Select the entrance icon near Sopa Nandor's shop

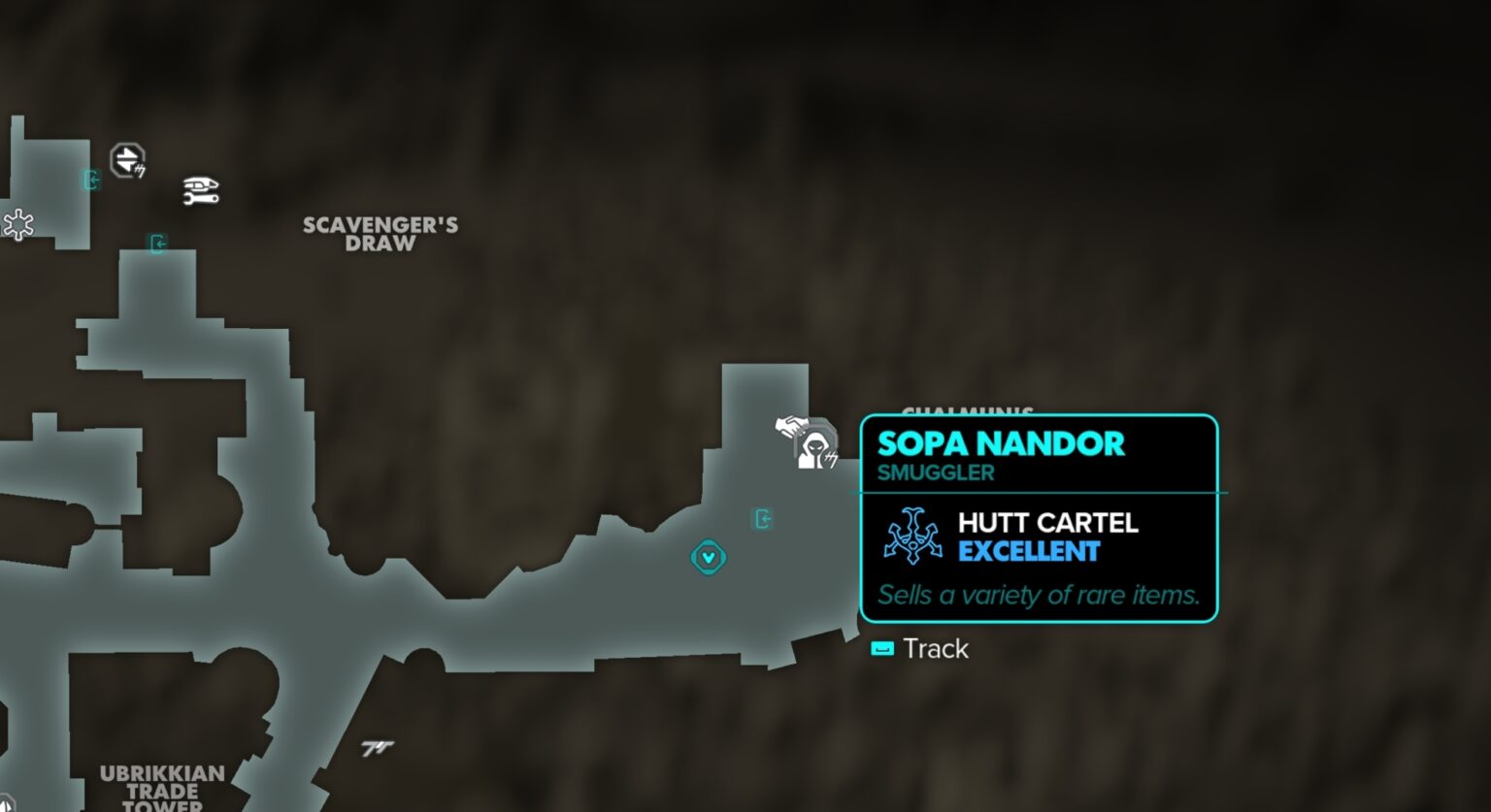coord(764,520)
